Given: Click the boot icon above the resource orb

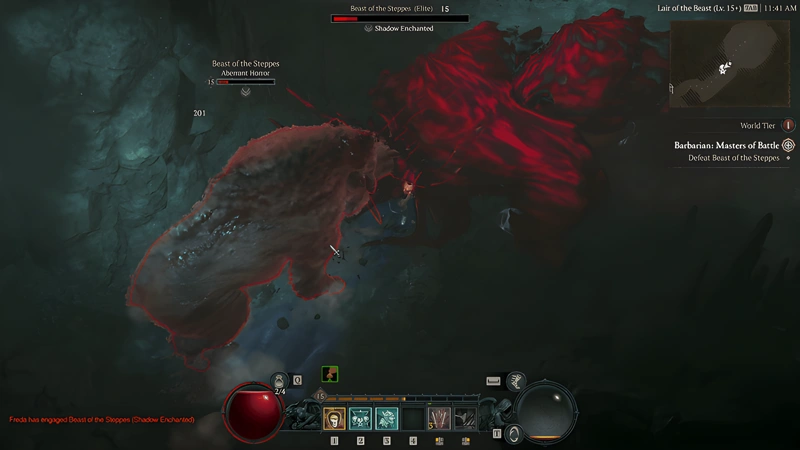Looking at the screenshot, I should point(516,380).
